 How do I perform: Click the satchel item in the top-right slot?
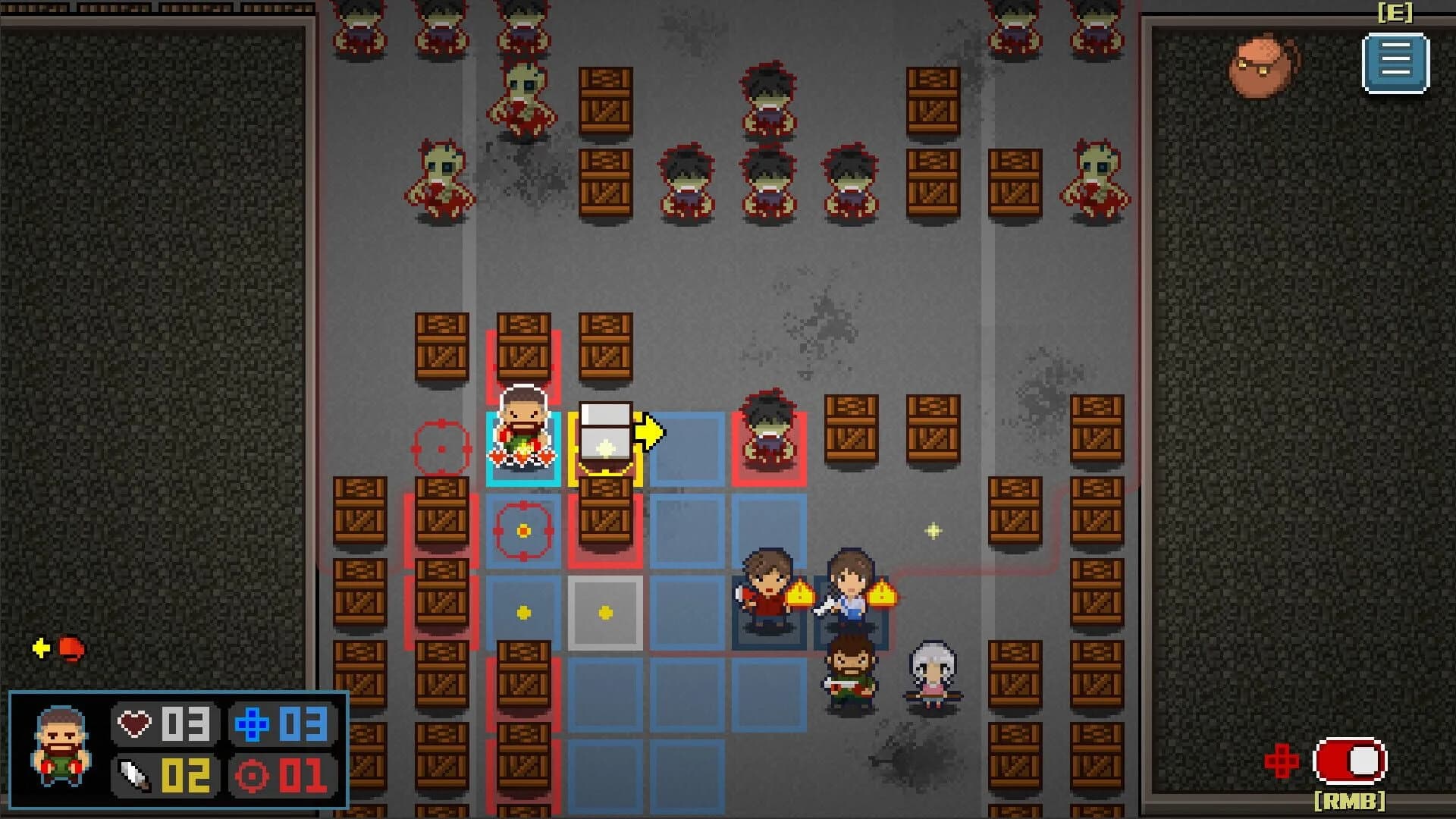pyautogui.click(x=1261, y=62)
